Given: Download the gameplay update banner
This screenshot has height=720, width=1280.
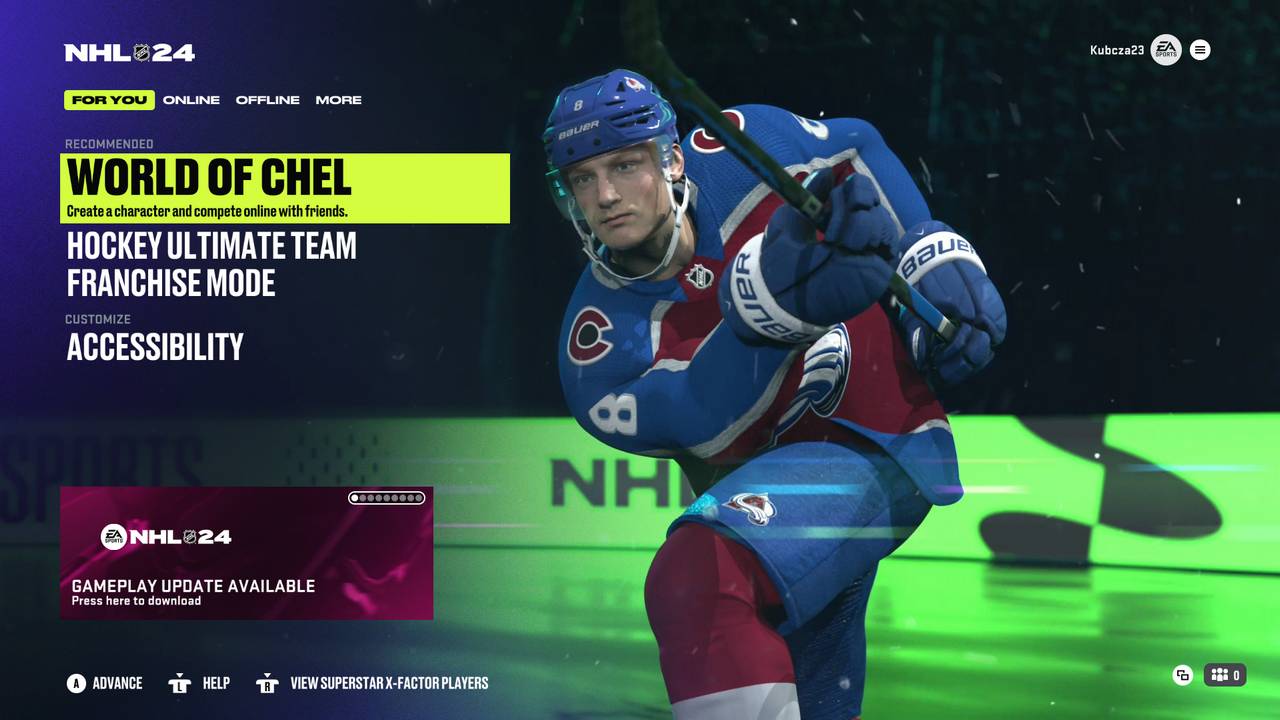Looking at the screenshot, I should 246,553.
